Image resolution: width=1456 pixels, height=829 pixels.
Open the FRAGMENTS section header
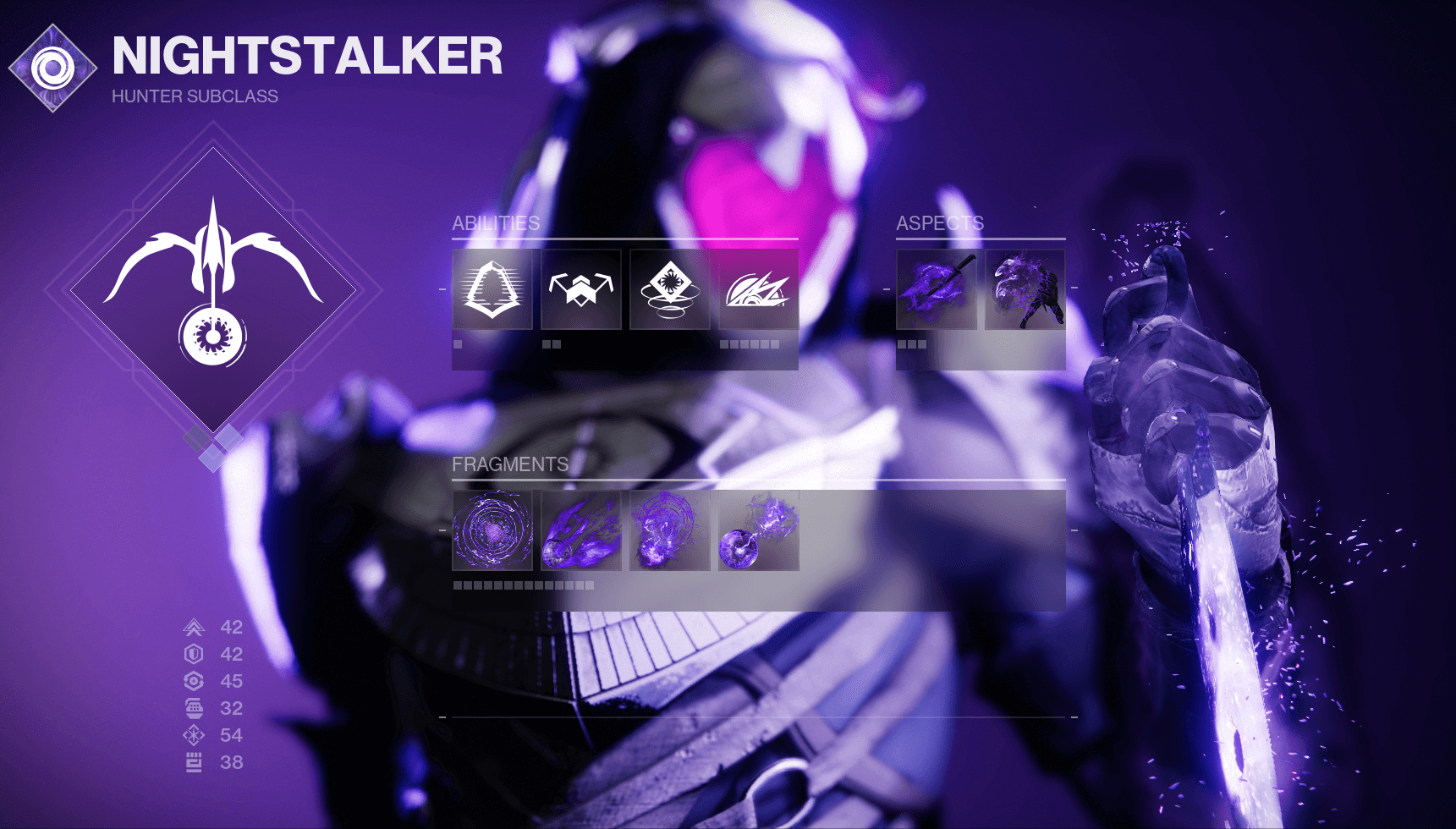[x=510, y=464]
